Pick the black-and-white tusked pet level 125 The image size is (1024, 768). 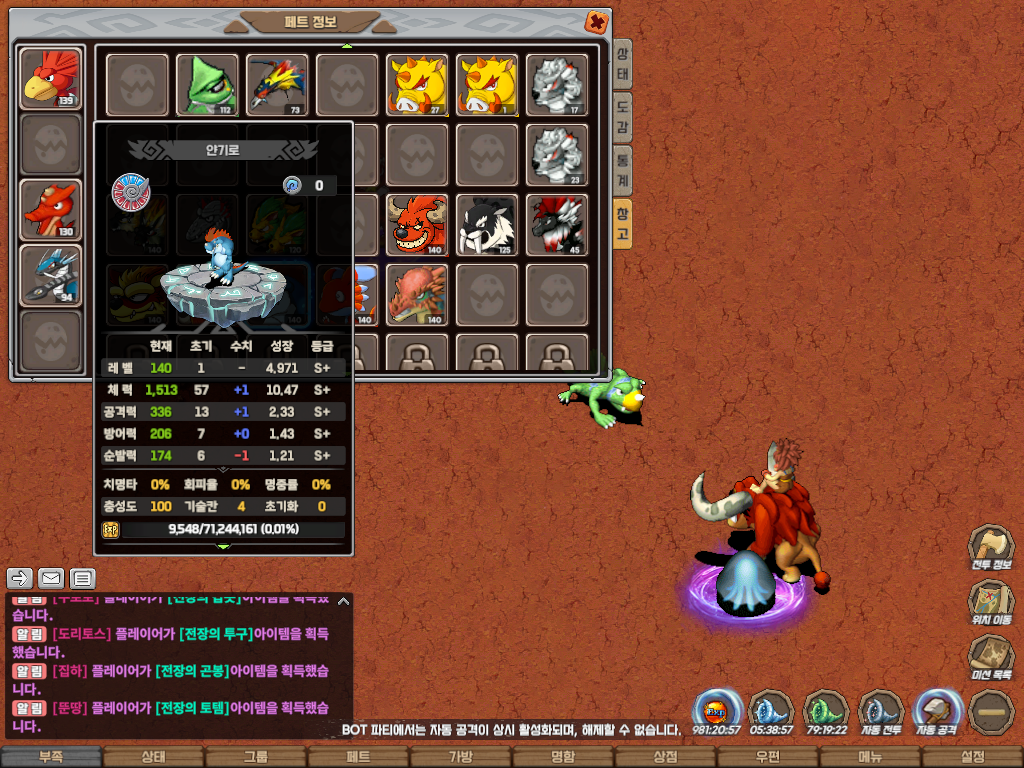click(487, 224)
